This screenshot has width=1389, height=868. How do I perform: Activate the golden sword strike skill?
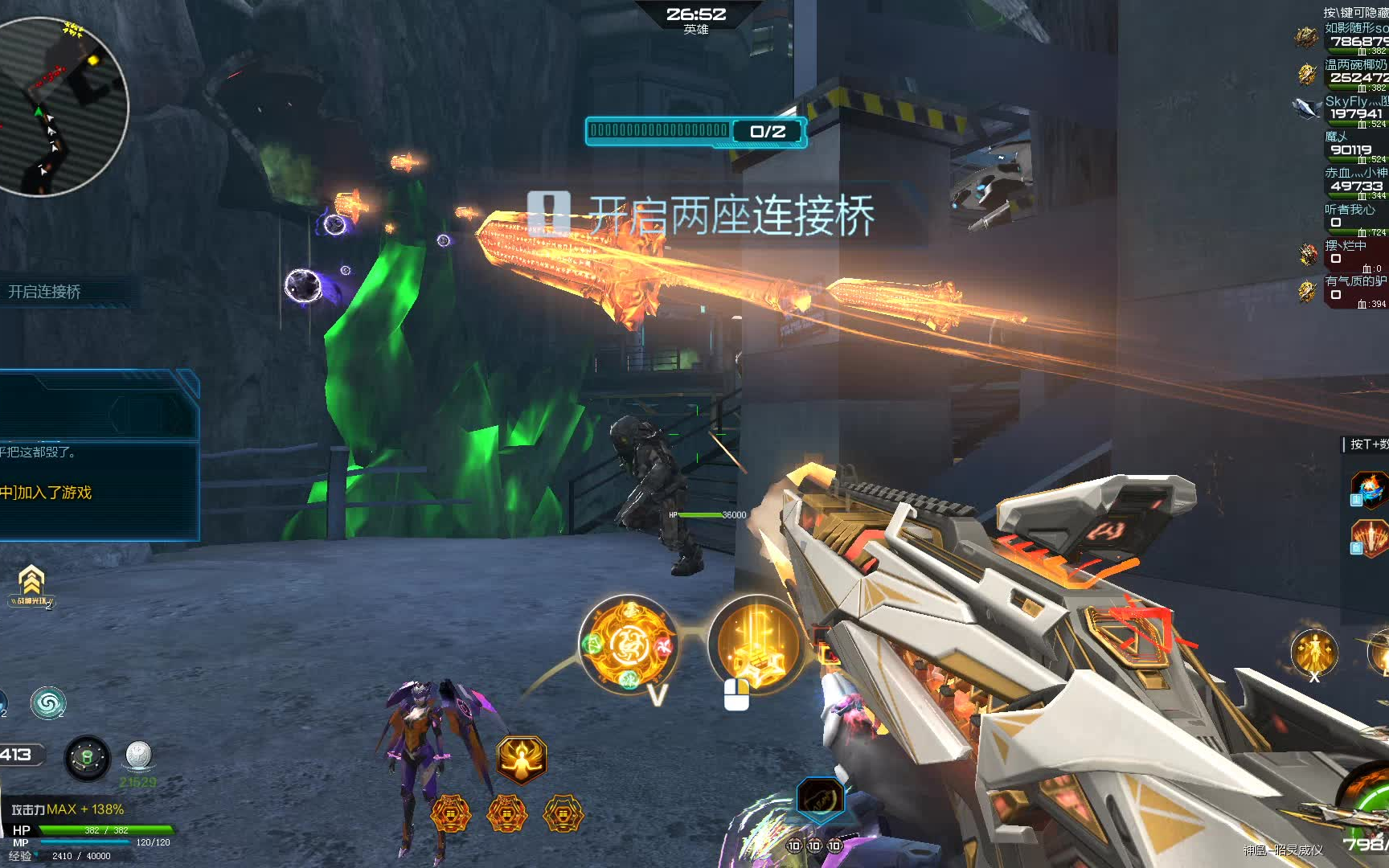(x=754, y=645)
